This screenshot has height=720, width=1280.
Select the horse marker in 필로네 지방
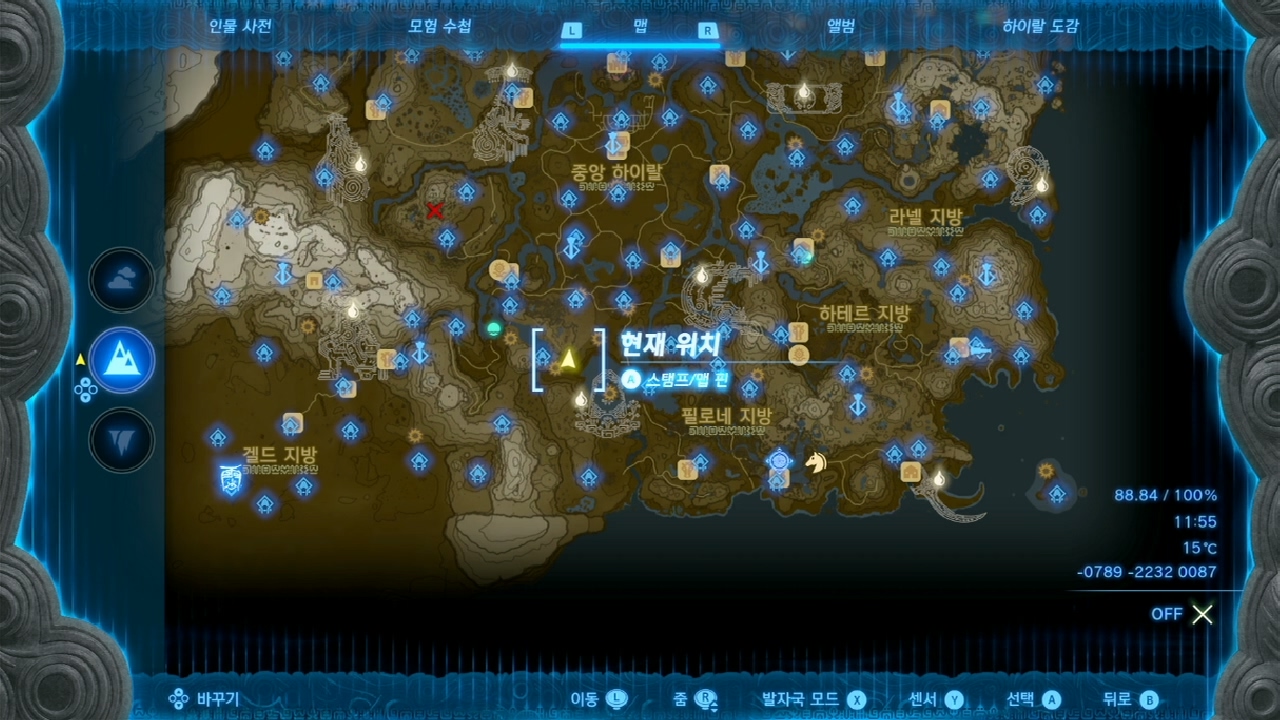tap(817, 464)
